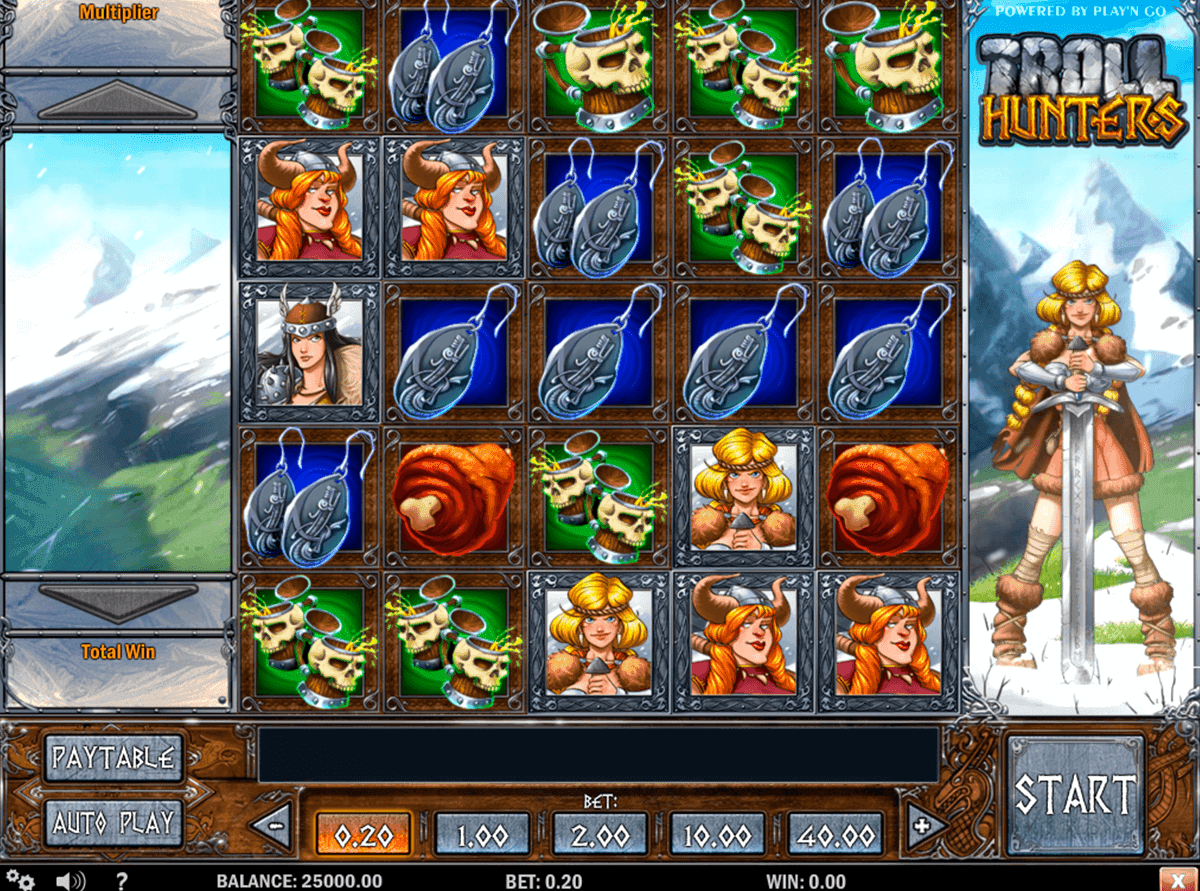Set the bet to 2.00

(600, 831)
